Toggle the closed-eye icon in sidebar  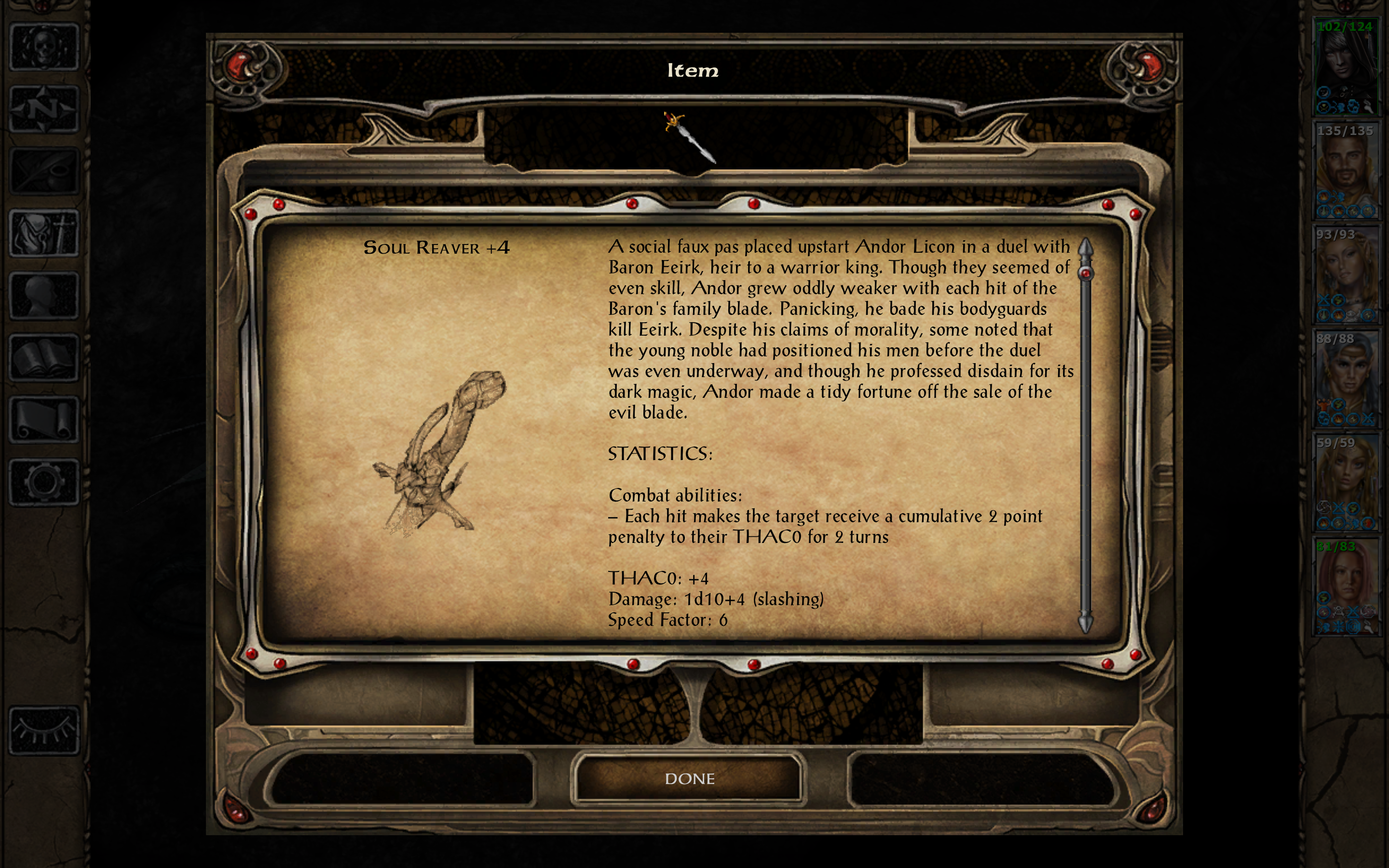pyautogui.click(x=44, y=730)
